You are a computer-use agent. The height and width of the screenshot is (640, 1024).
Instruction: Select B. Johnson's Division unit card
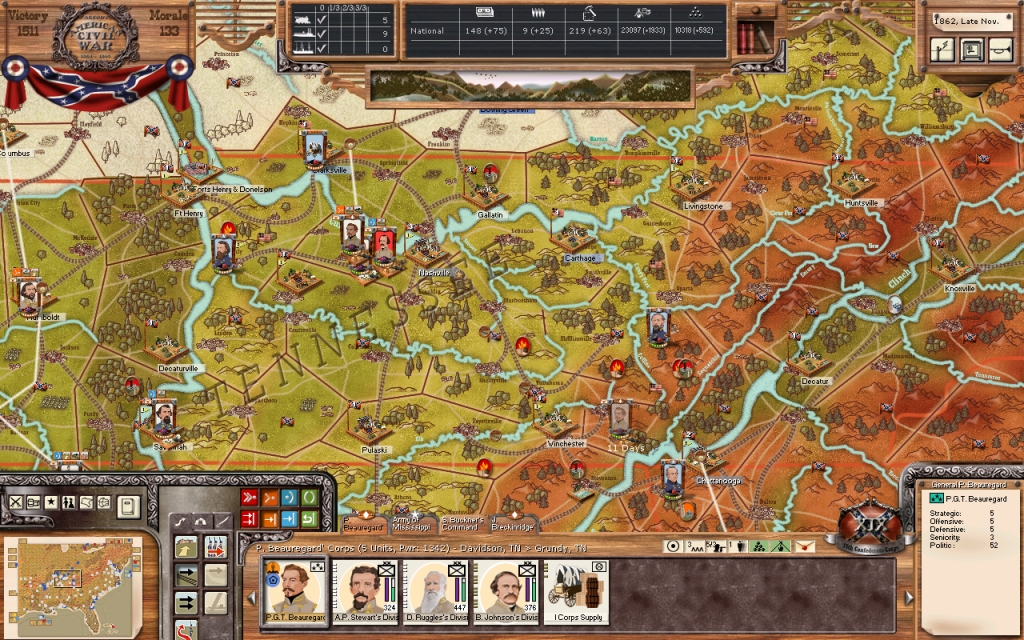coord(504,592)
